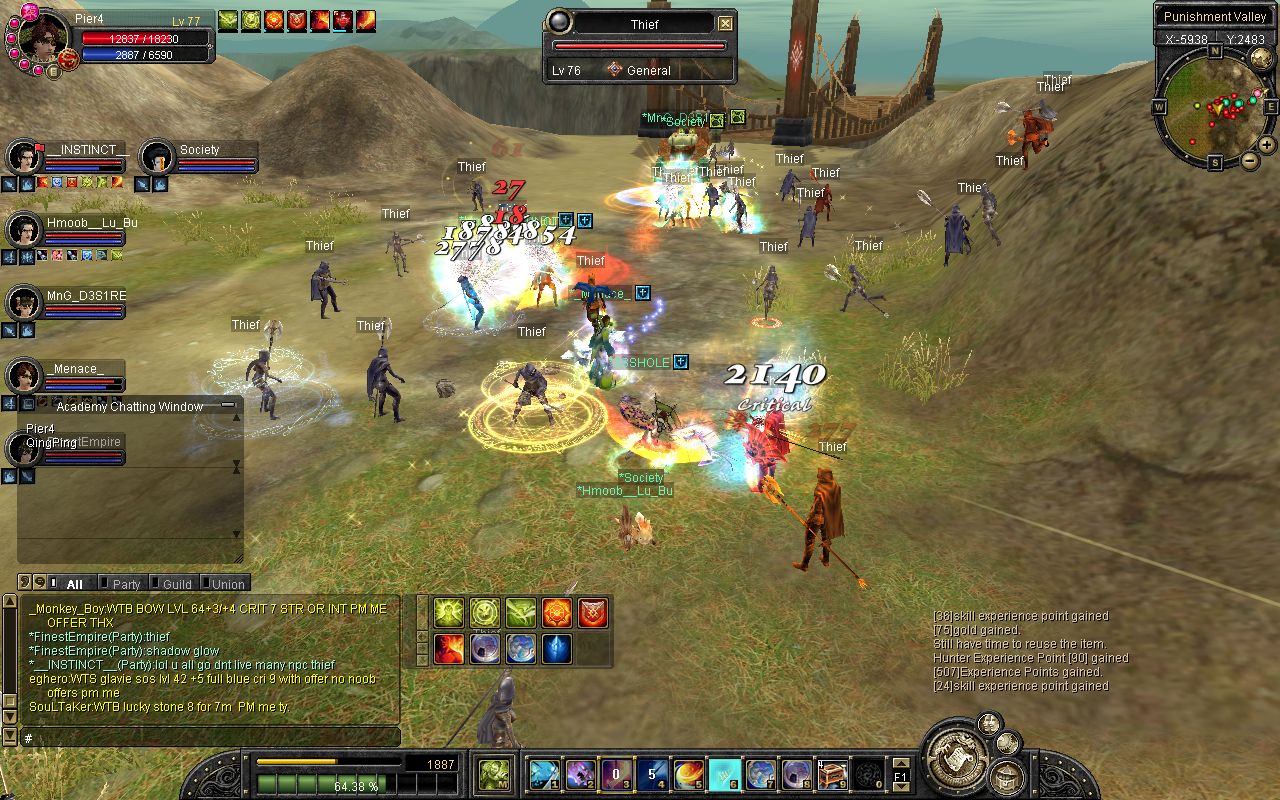
Task: Select the All chat tab
Action: tap(74, 584)
